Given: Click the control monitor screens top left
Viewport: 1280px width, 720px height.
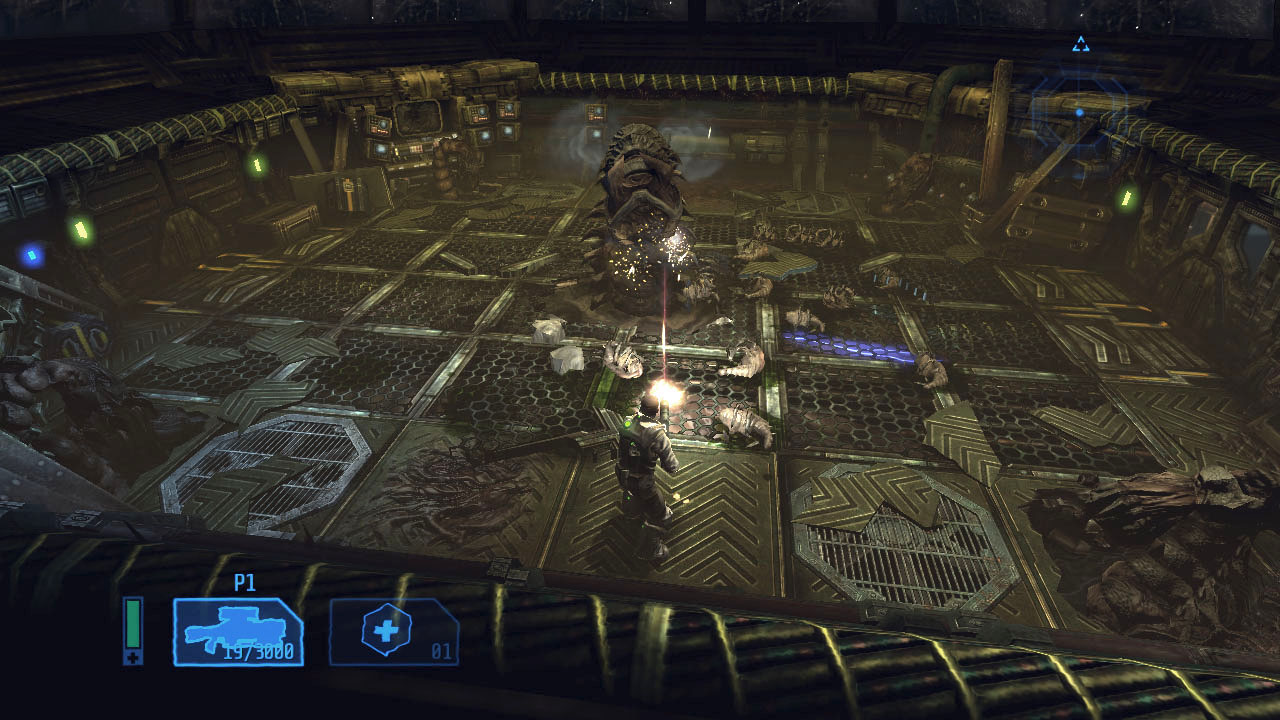Looking at the screenshot, I should pyautogui.click(x=400, y=130).
